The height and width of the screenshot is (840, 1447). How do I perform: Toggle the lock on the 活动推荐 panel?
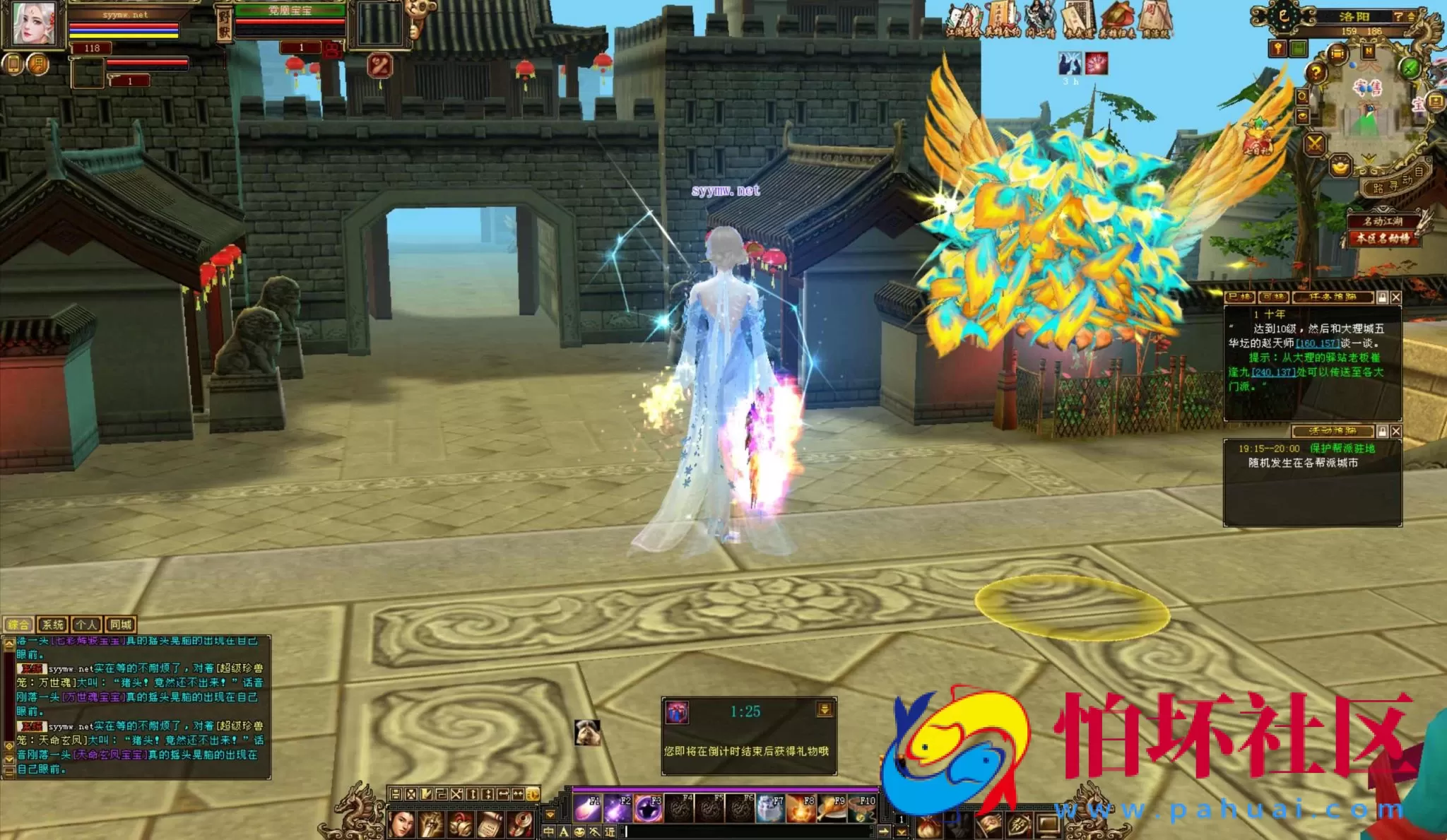pos(1382,431)
